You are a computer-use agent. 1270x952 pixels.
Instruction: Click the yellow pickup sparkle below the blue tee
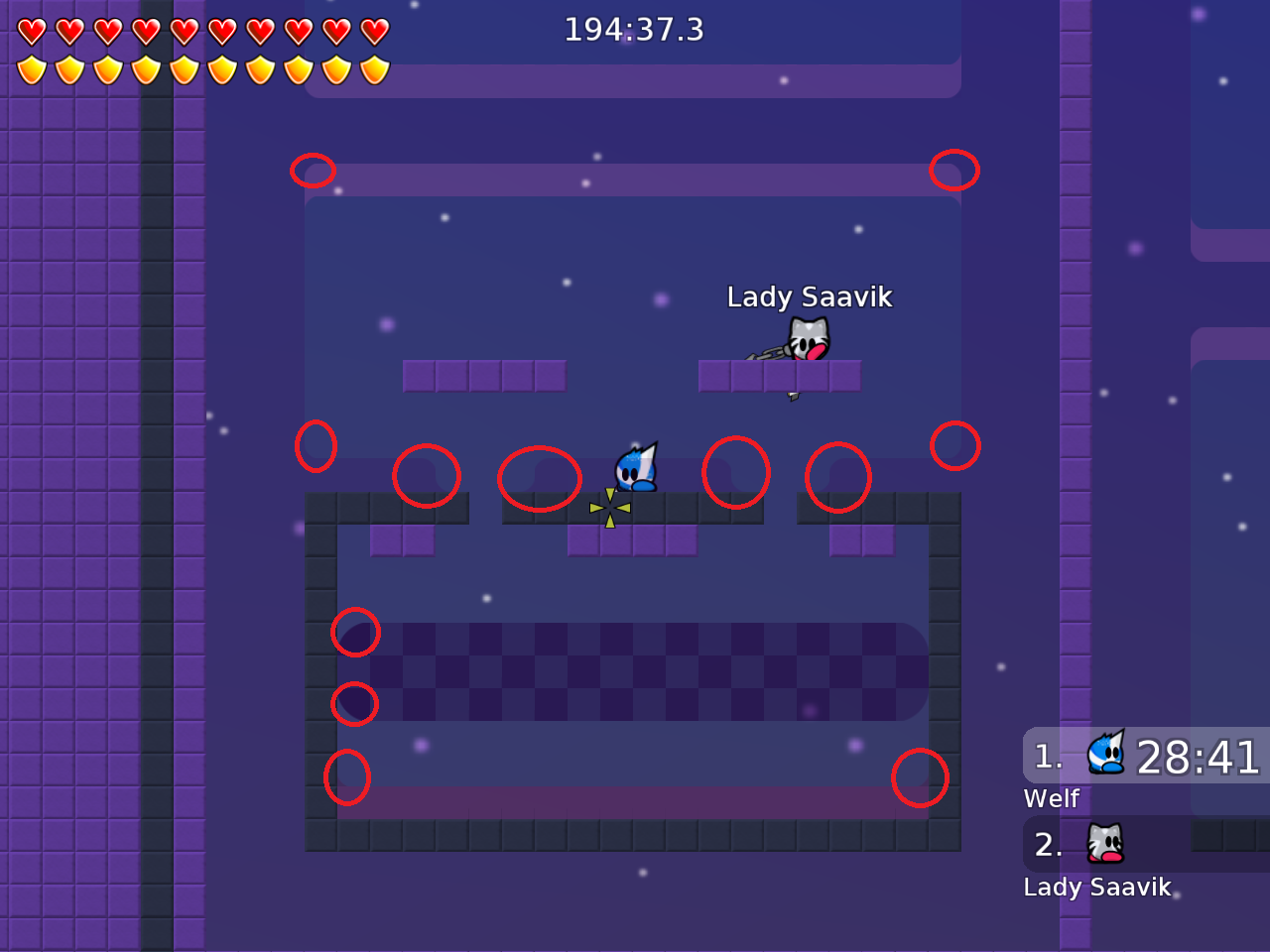pyautogui.click(x=609, y=506)
